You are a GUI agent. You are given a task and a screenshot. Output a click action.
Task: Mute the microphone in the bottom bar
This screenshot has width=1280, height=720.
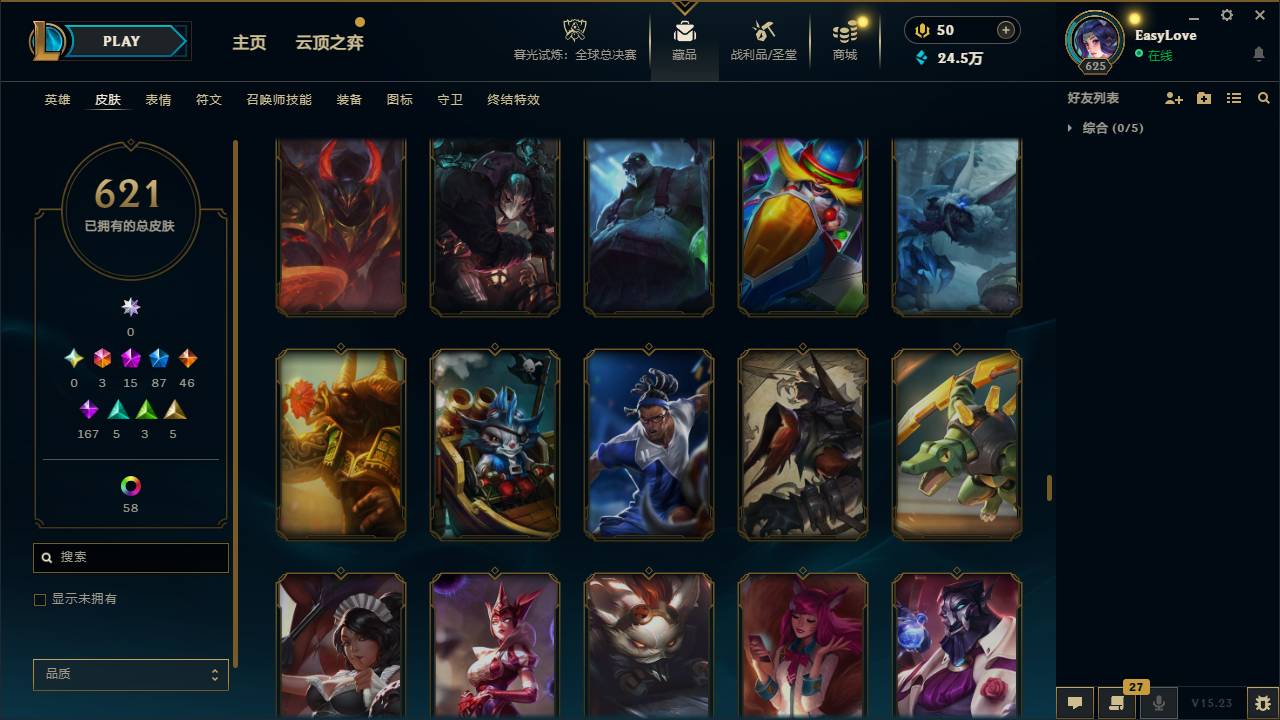[x=1159, y=703]
